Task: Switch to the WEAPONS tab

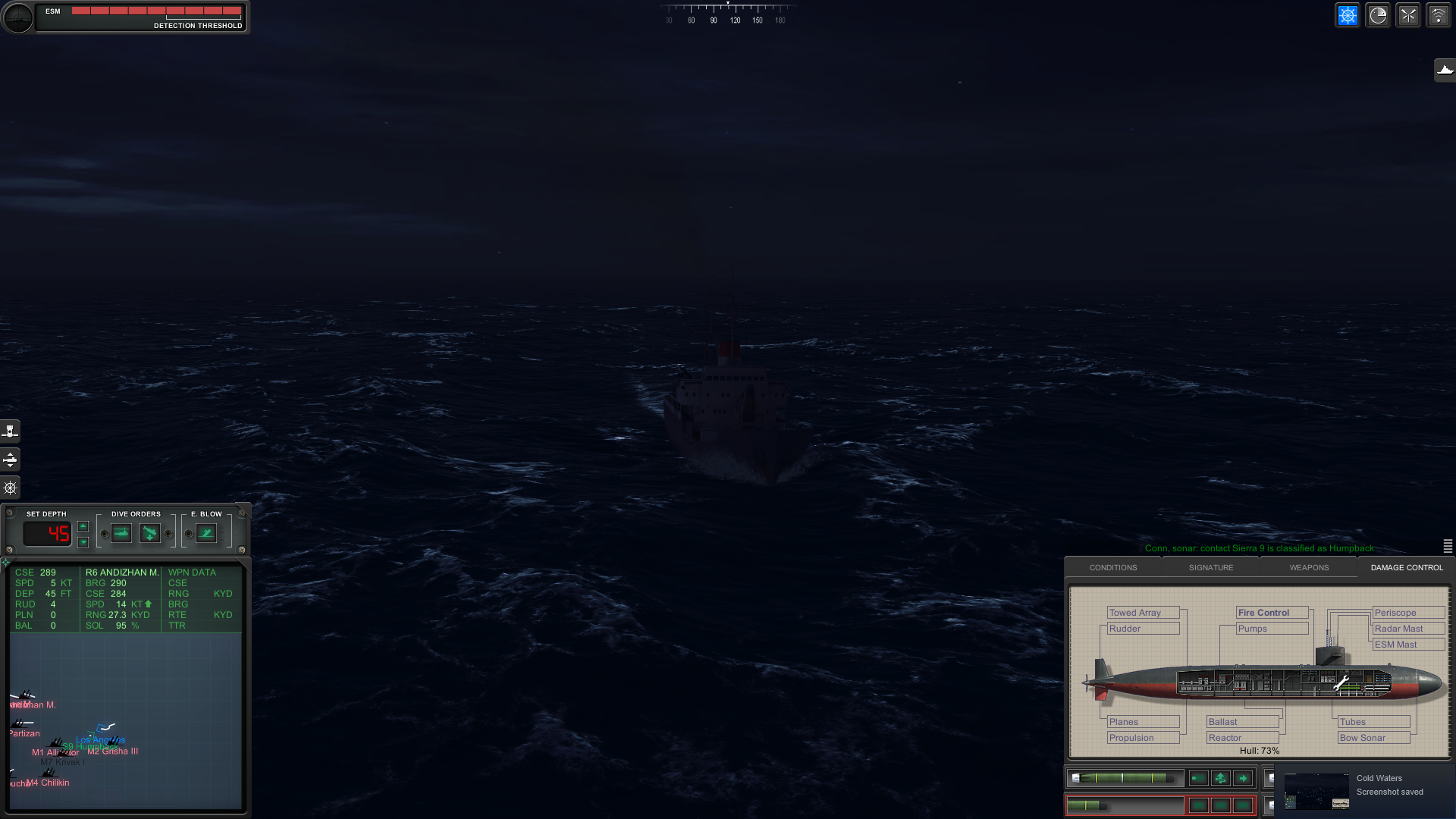Action: point(1309,567)
